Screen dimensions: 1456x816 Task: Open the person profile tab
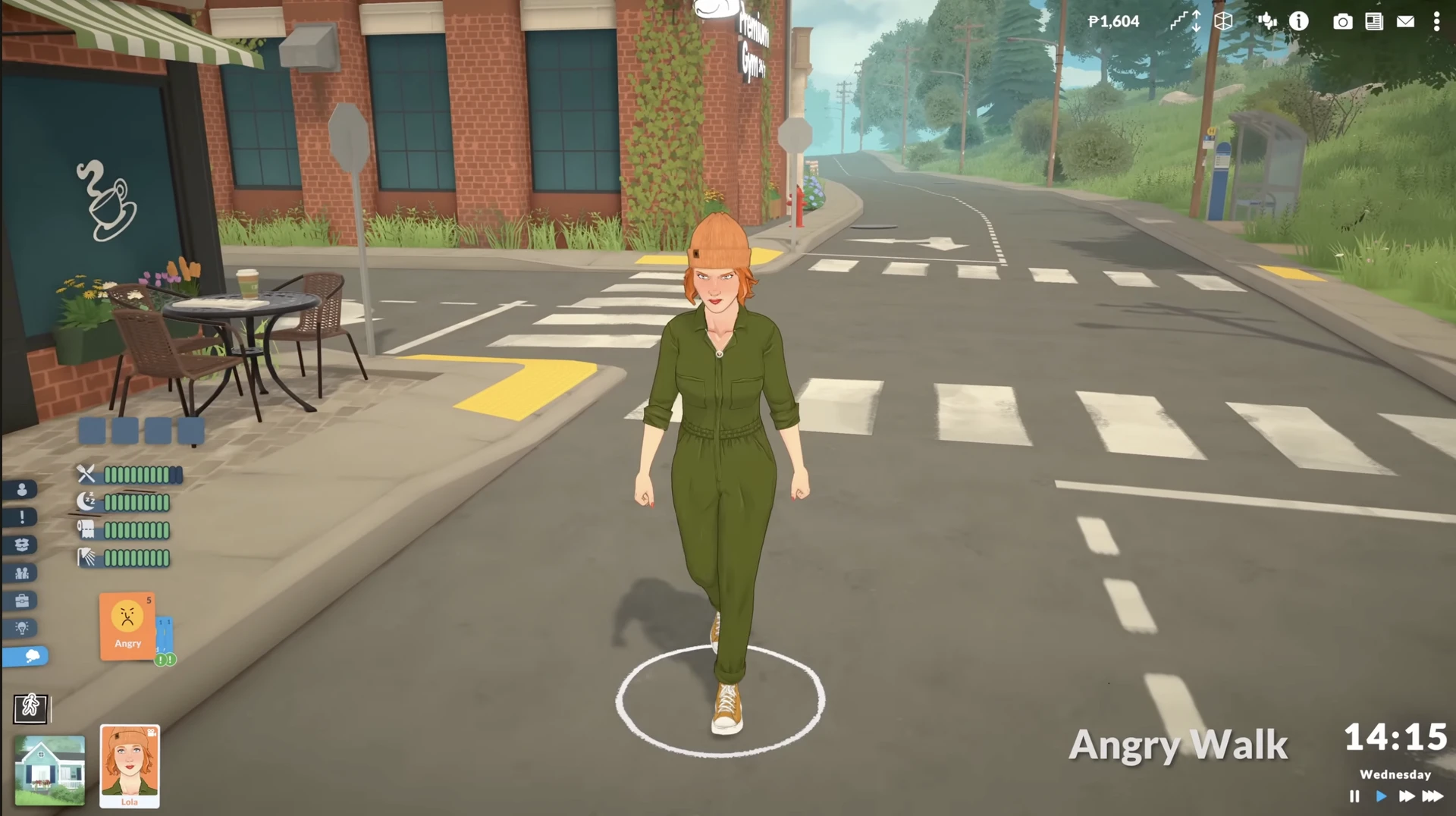click(x=22, y=489)
